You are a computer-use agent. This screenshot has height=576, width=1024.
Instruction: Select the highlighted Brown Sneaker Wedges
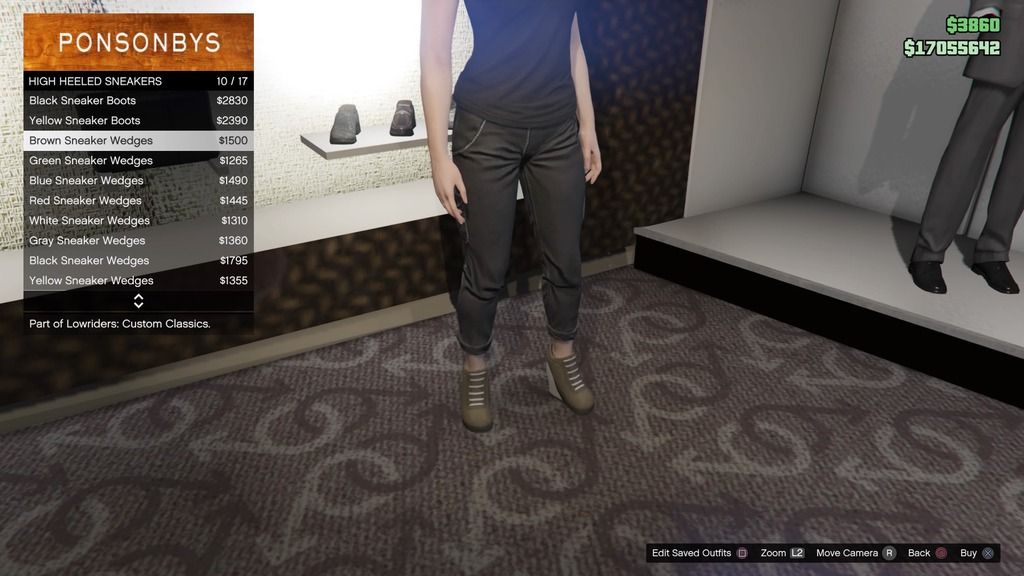click(138, 141)
